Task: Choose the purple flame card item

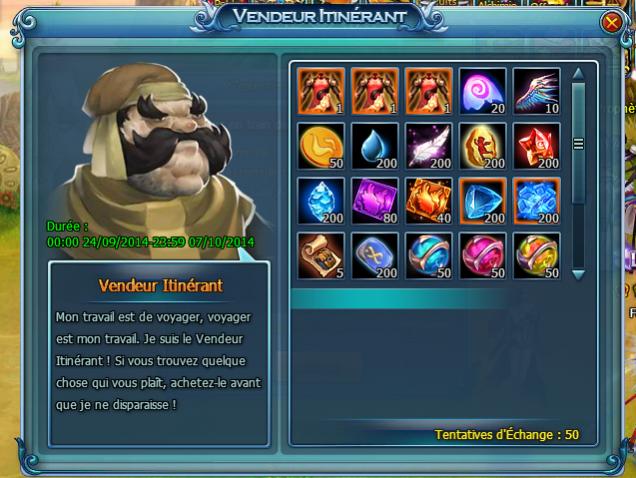Action: click(375, 200)
